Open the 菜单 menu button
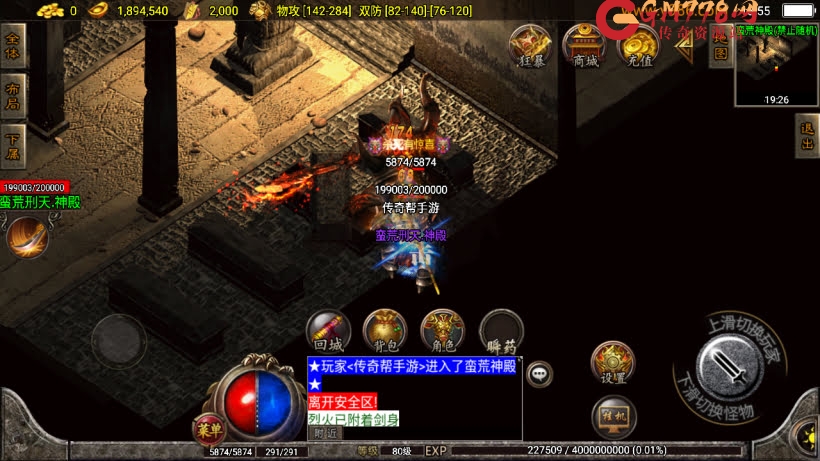This screenshot has width=820, height=461. (x=210, y=429)
